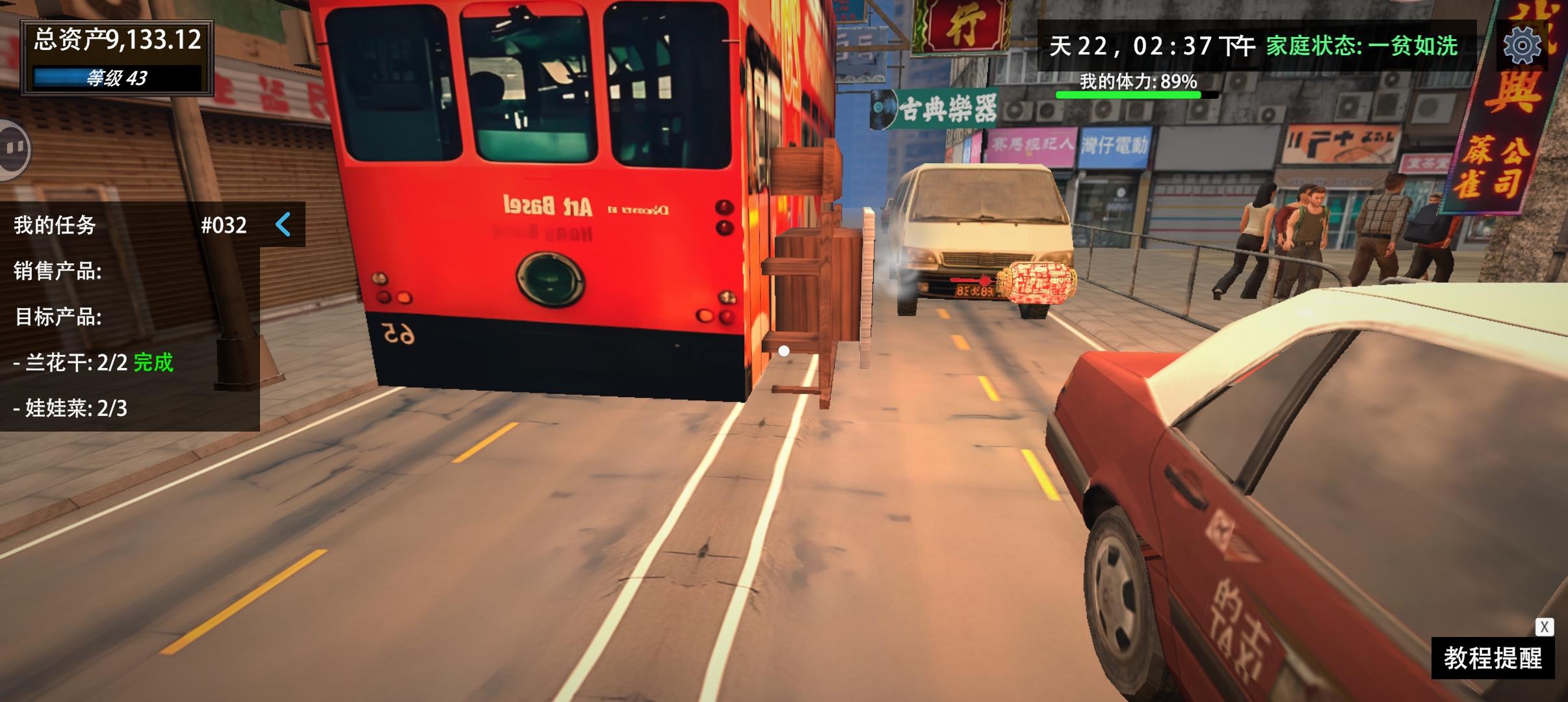Click the 我的任务 mission panel header
This screenshot has width=1568, height=702.
(55, 226)
